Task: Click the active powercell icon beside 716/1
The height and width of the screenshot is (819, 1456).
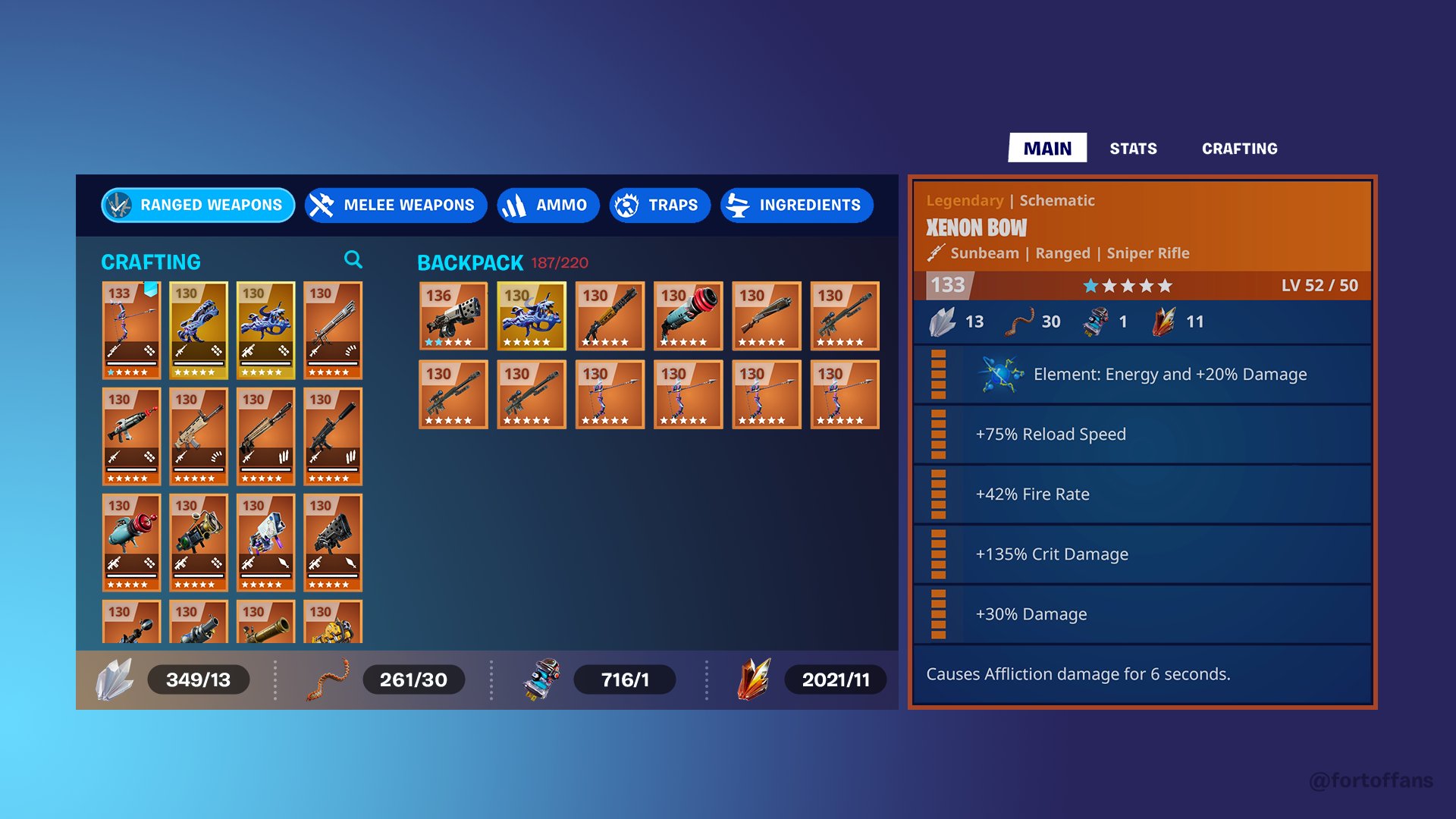Action: click(540, 679)
